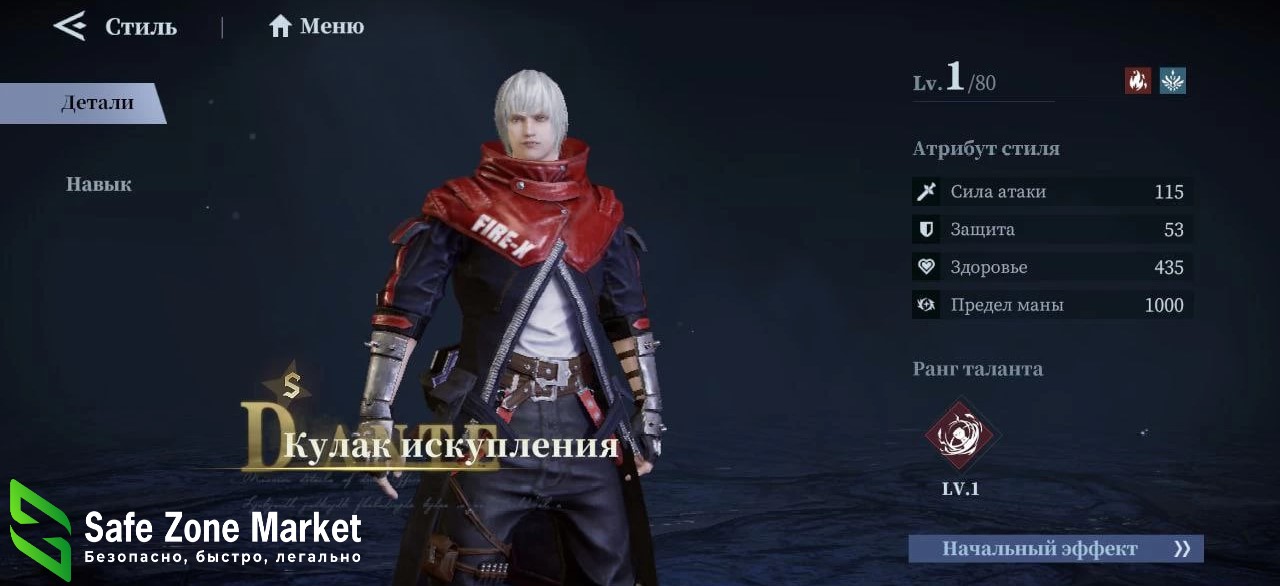Screen dimensions: 1280x586
Task: Open the Начальный эффект panel
Action: coord(1055,549)
